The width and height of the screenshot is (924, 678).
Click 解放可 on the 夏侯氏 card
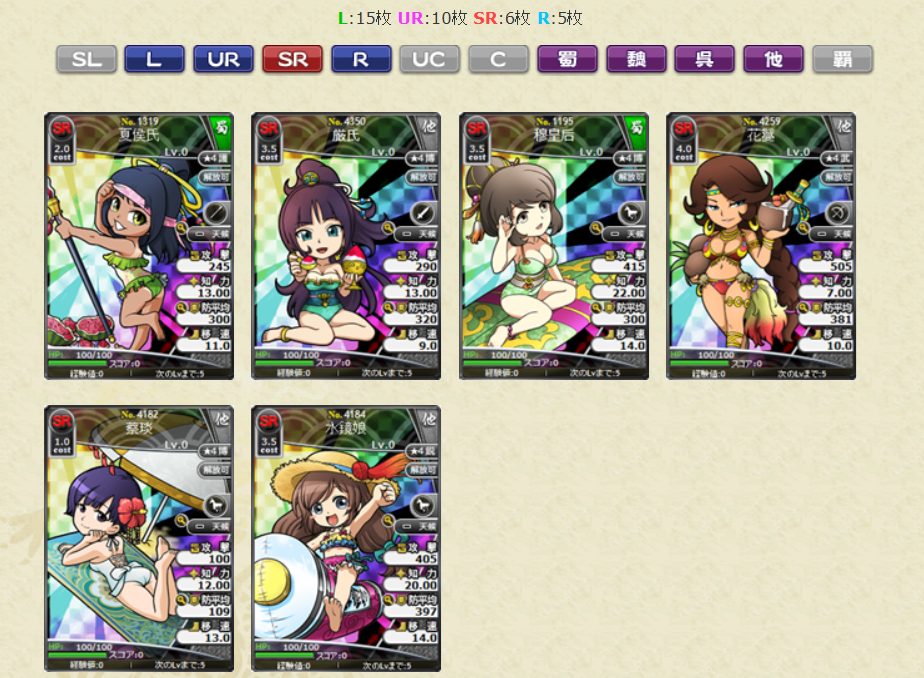tap(215, 176)
